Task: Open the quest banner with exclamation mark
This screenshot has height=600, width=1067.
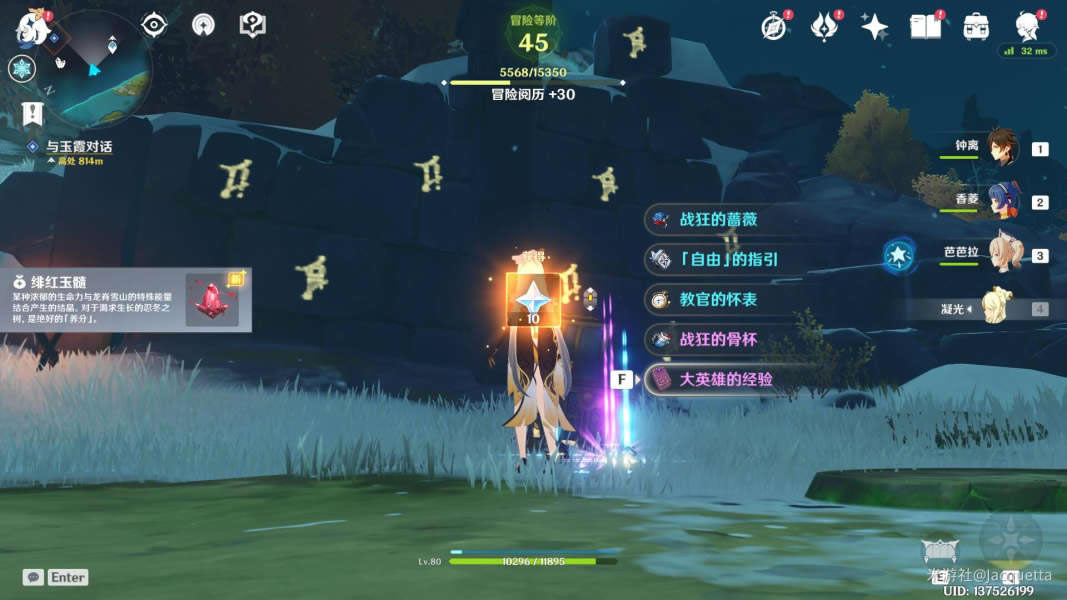Action: click(x=32, y=114)
